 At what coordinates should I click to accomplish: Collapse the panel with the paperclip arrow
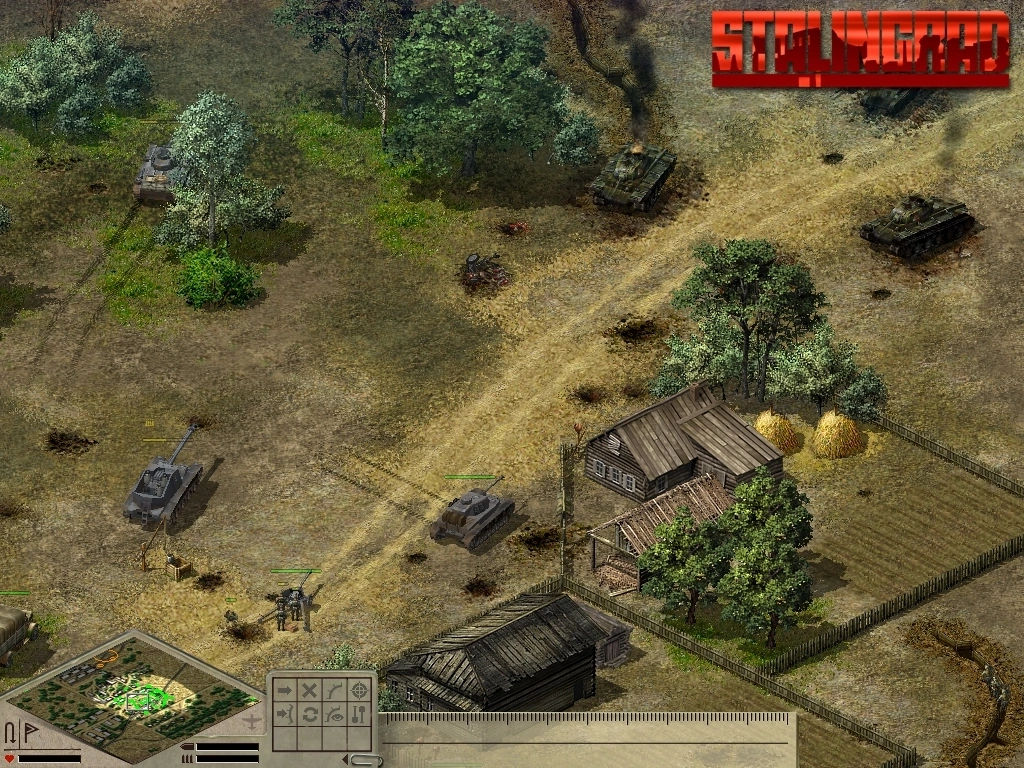pyautogui.click(x=364, y=760)
